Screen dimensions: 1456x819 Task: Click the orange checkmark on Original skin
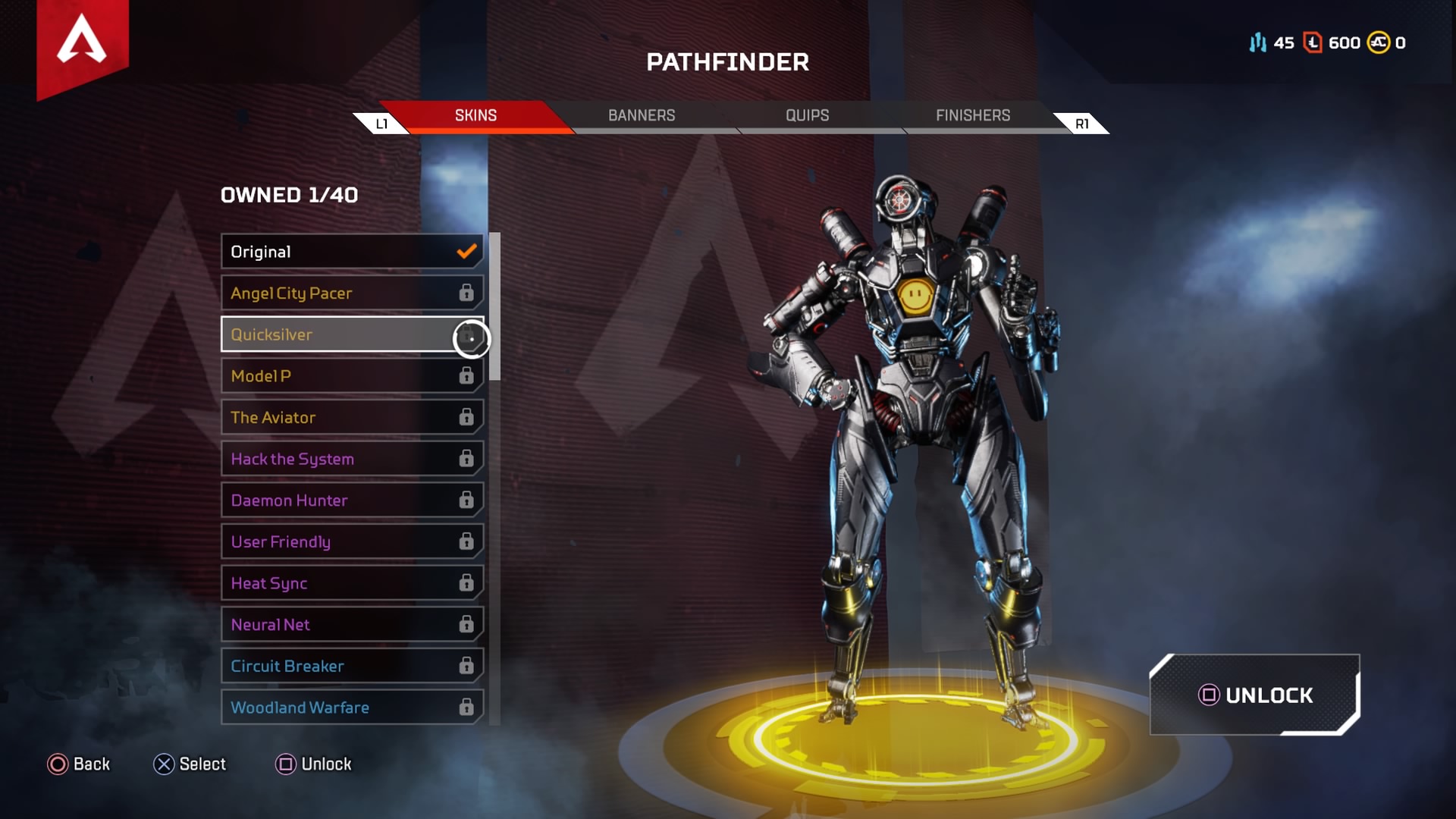(466, 251)
